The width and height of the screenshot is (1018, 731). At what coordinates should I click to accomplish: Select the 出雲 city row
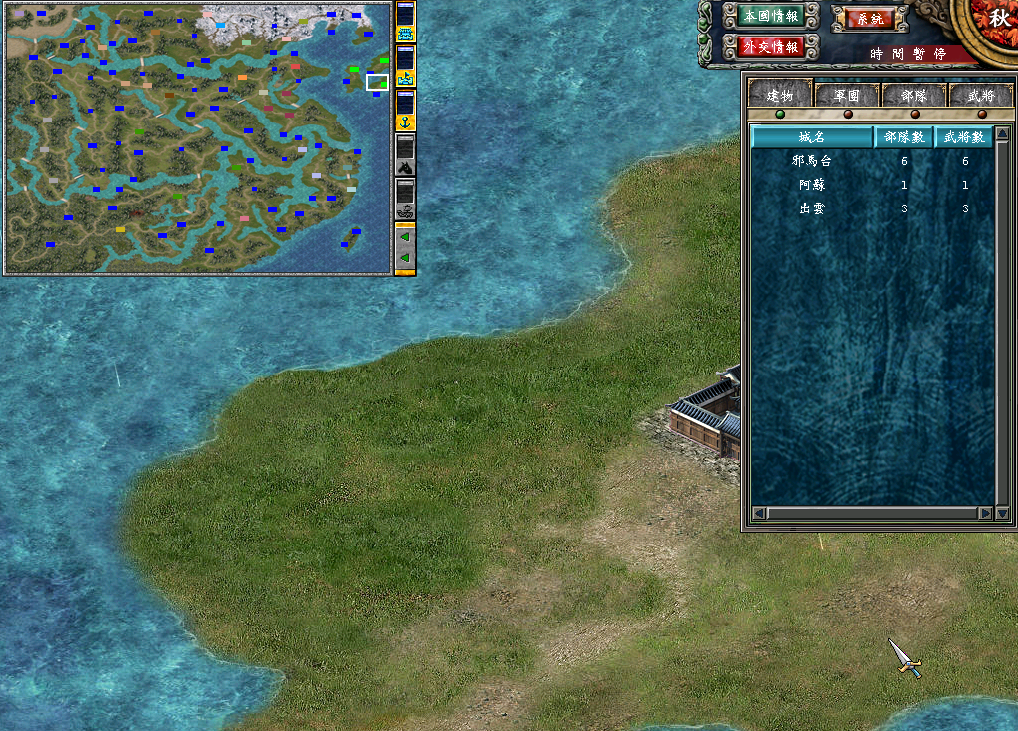(x=811, y=209)
